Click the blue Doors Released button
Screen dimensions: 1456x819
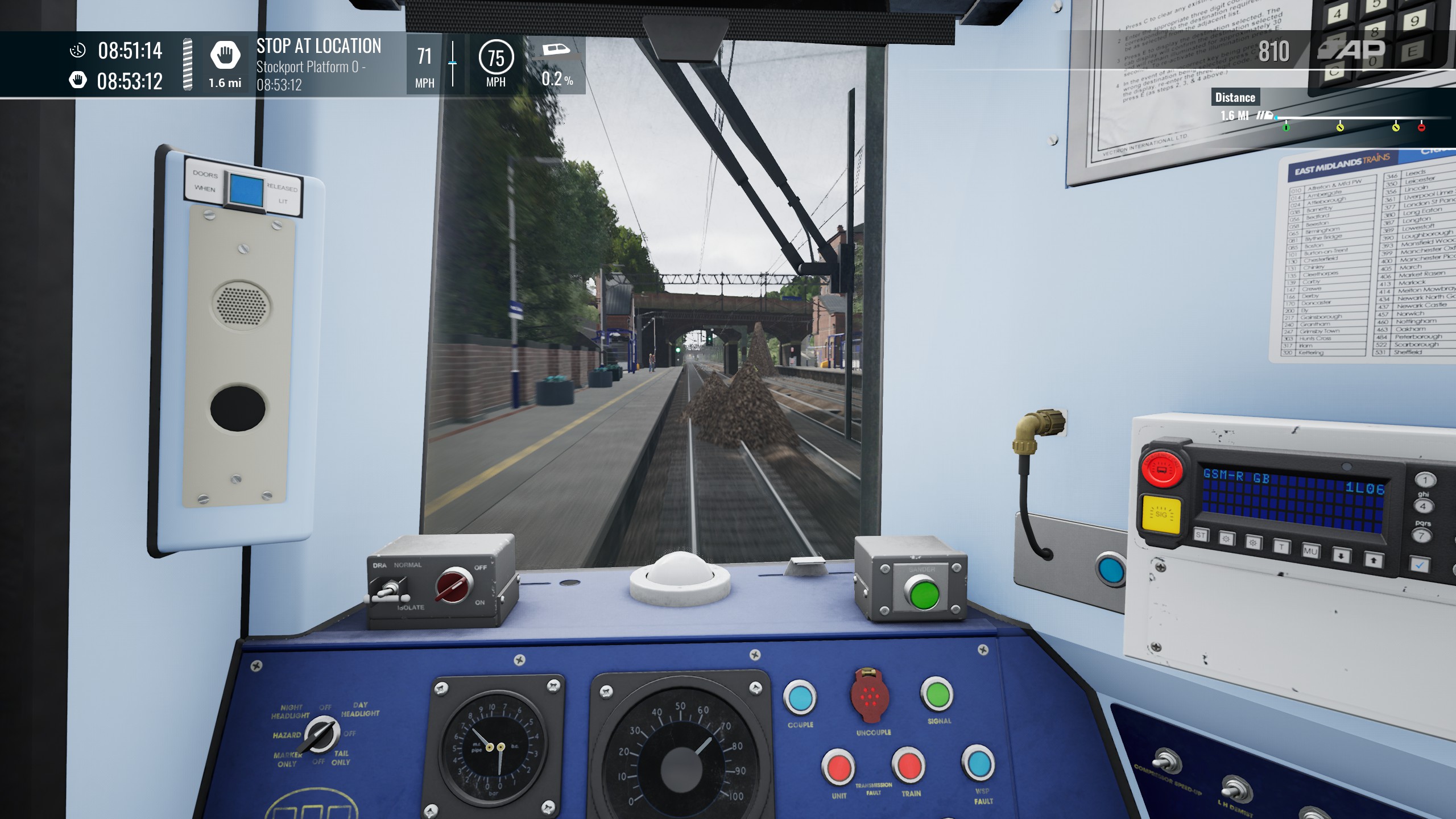point(246,189)
